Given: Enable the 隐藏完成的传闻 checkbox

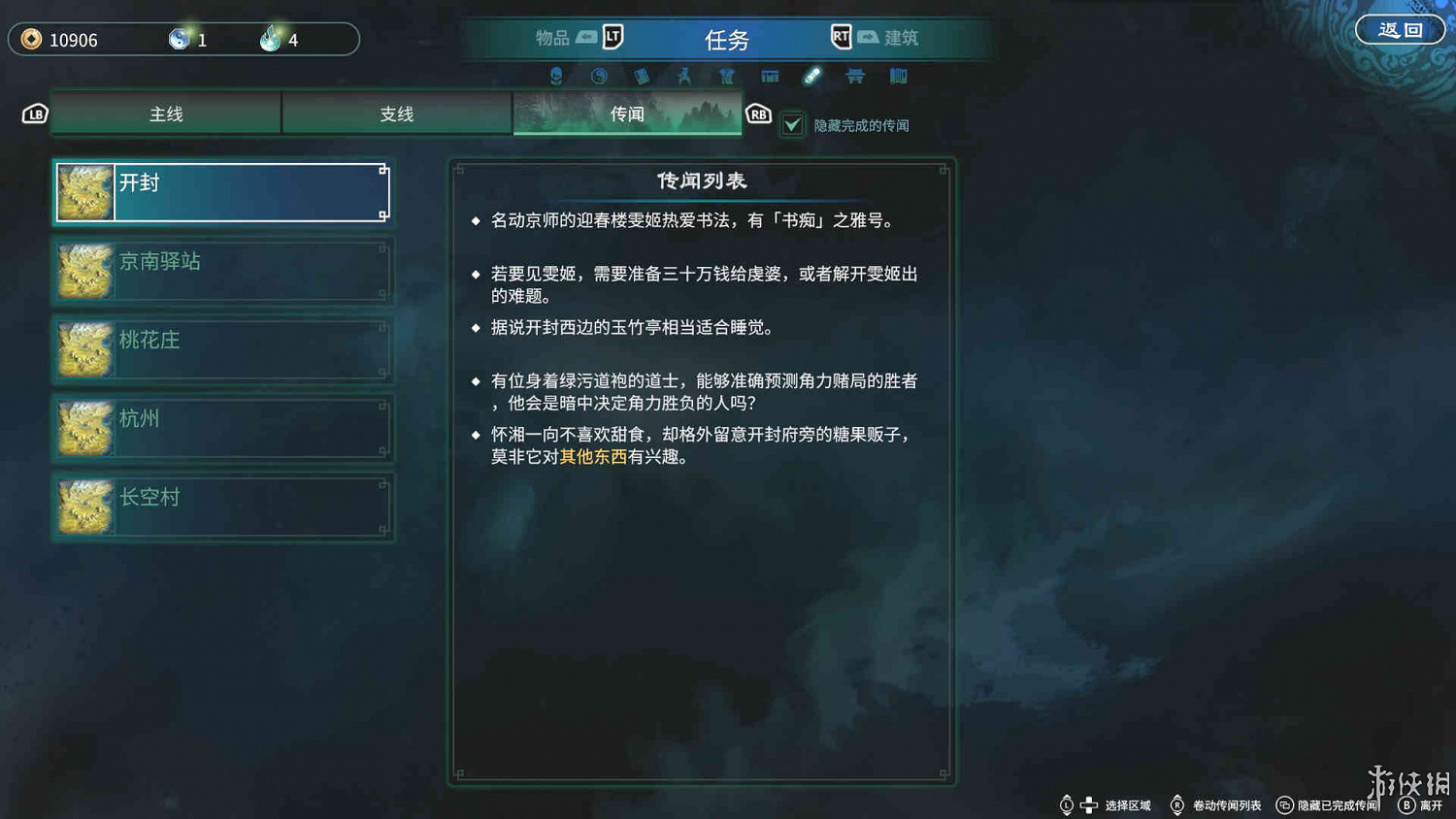Looking at the screenshot, I should [x=791, y=124].
